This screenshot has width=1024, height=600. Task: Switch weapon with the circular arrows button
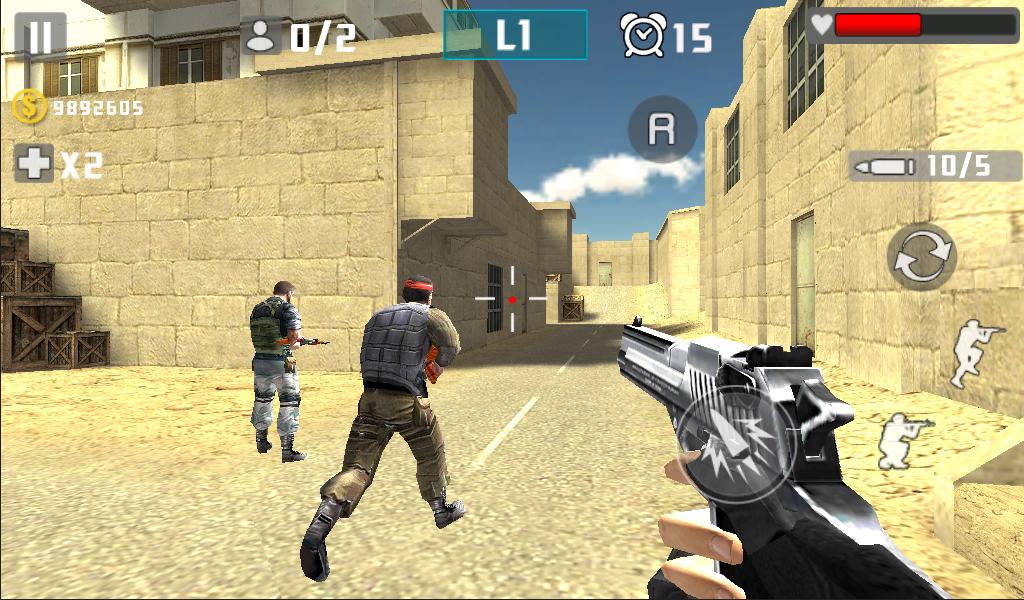(921, 257)
